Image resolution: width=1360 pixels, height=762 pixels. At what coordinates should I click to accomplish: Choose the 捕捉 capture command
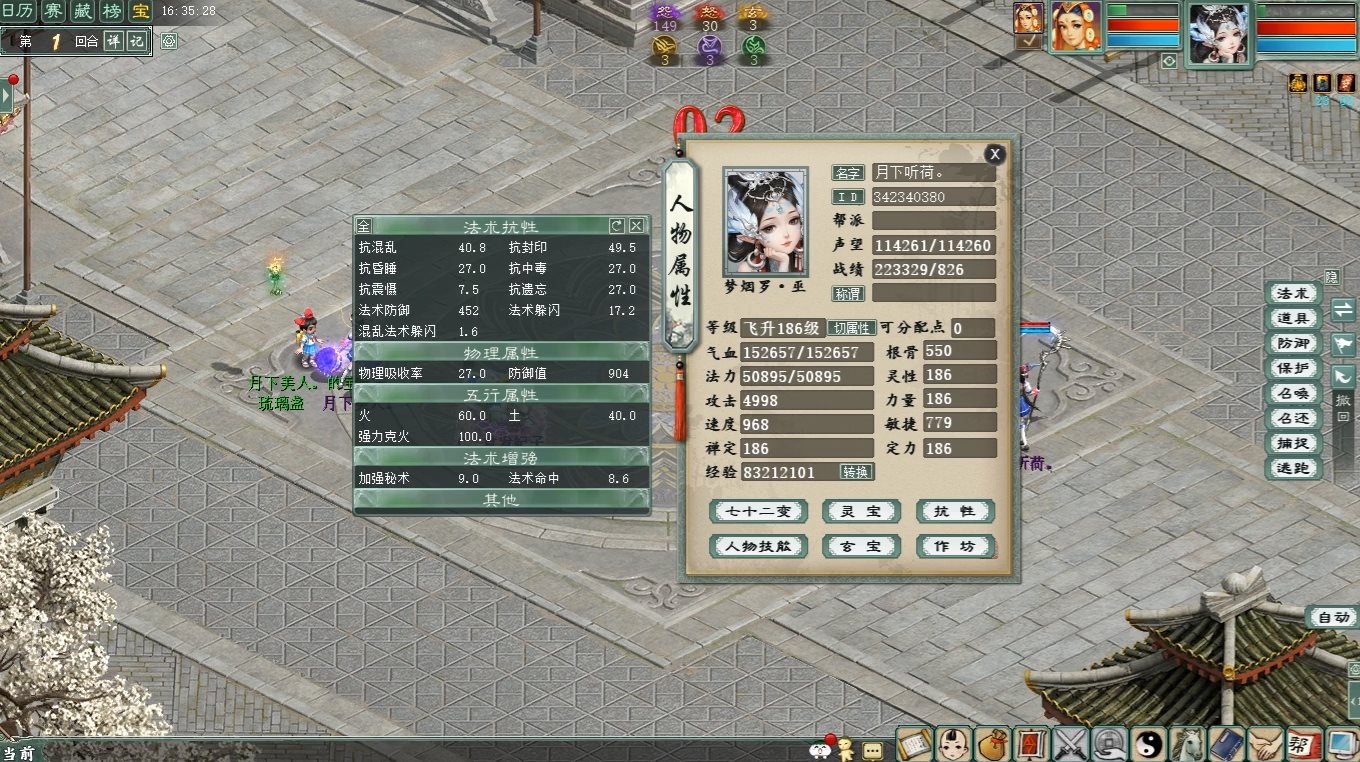[1292, 444]
